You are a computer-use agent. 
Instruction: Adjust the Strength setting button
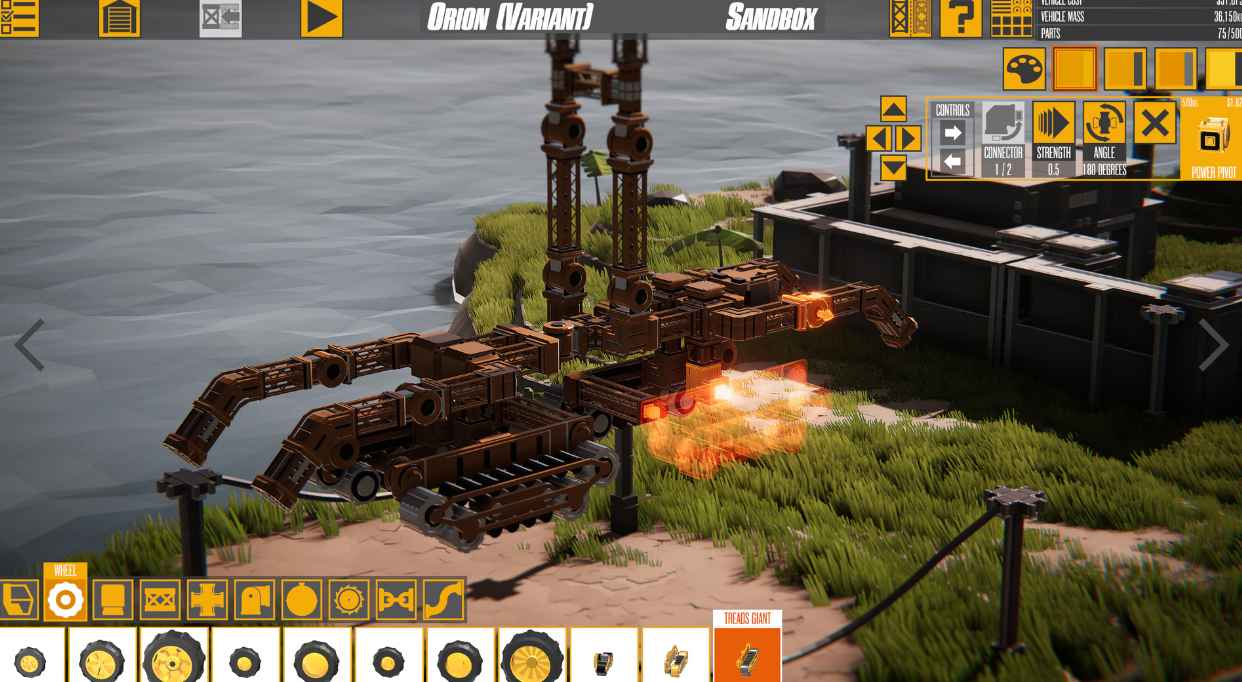[1053, 124]
